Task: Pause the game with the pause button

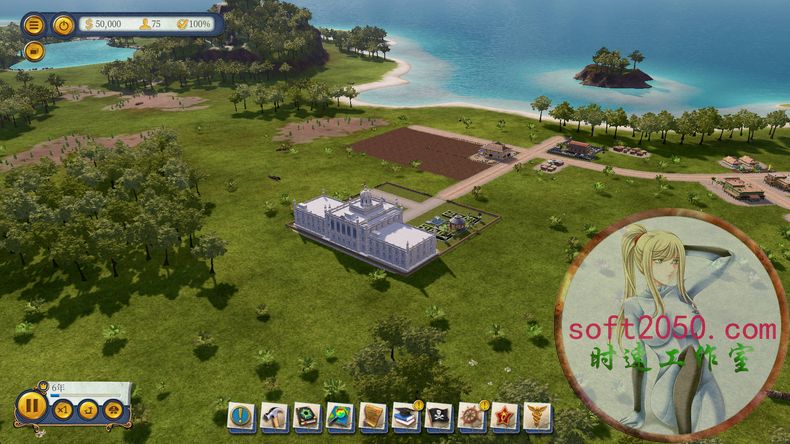Action: 31,406
